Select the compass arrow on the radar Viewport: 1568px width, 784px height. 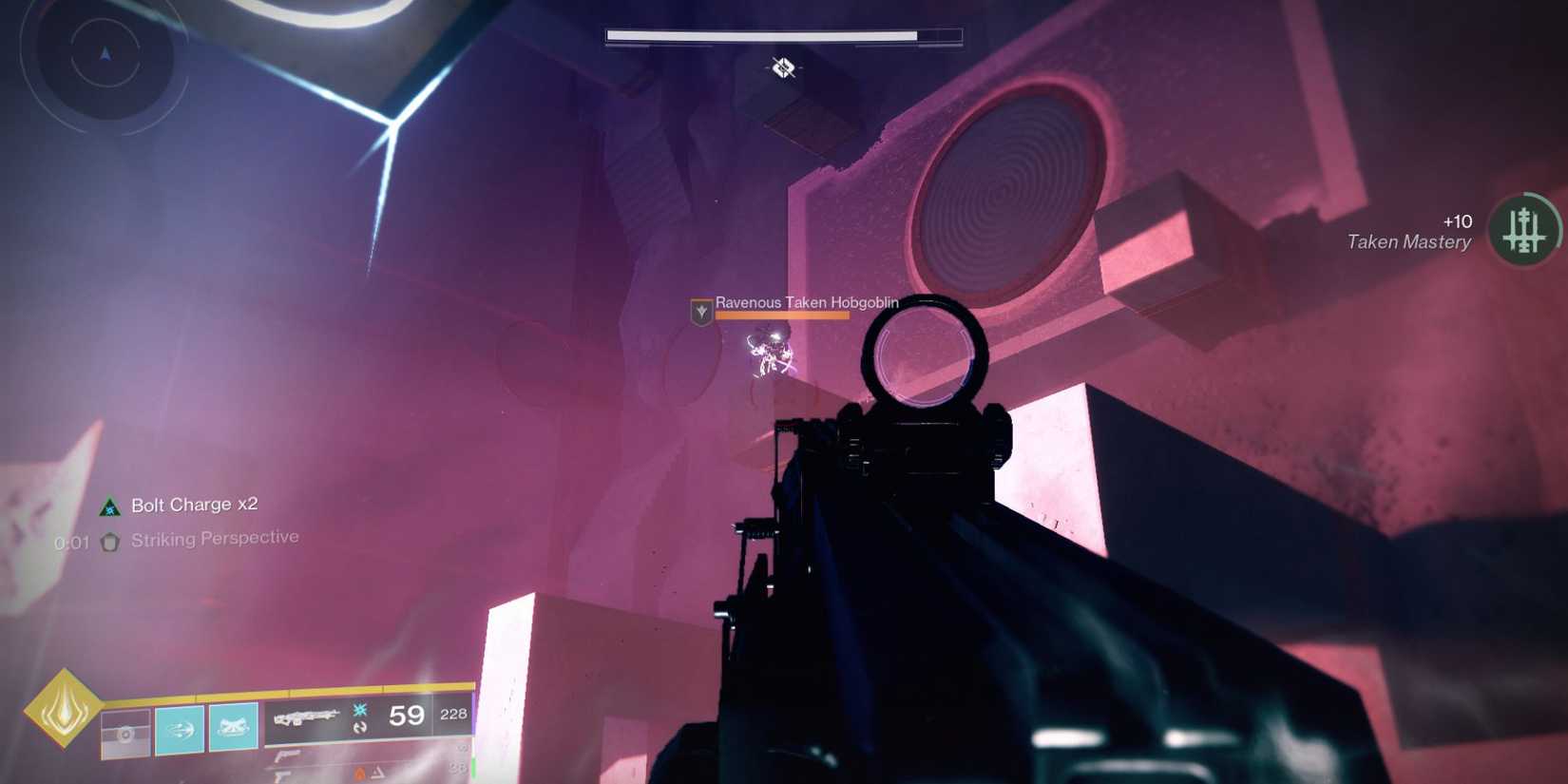103,54
